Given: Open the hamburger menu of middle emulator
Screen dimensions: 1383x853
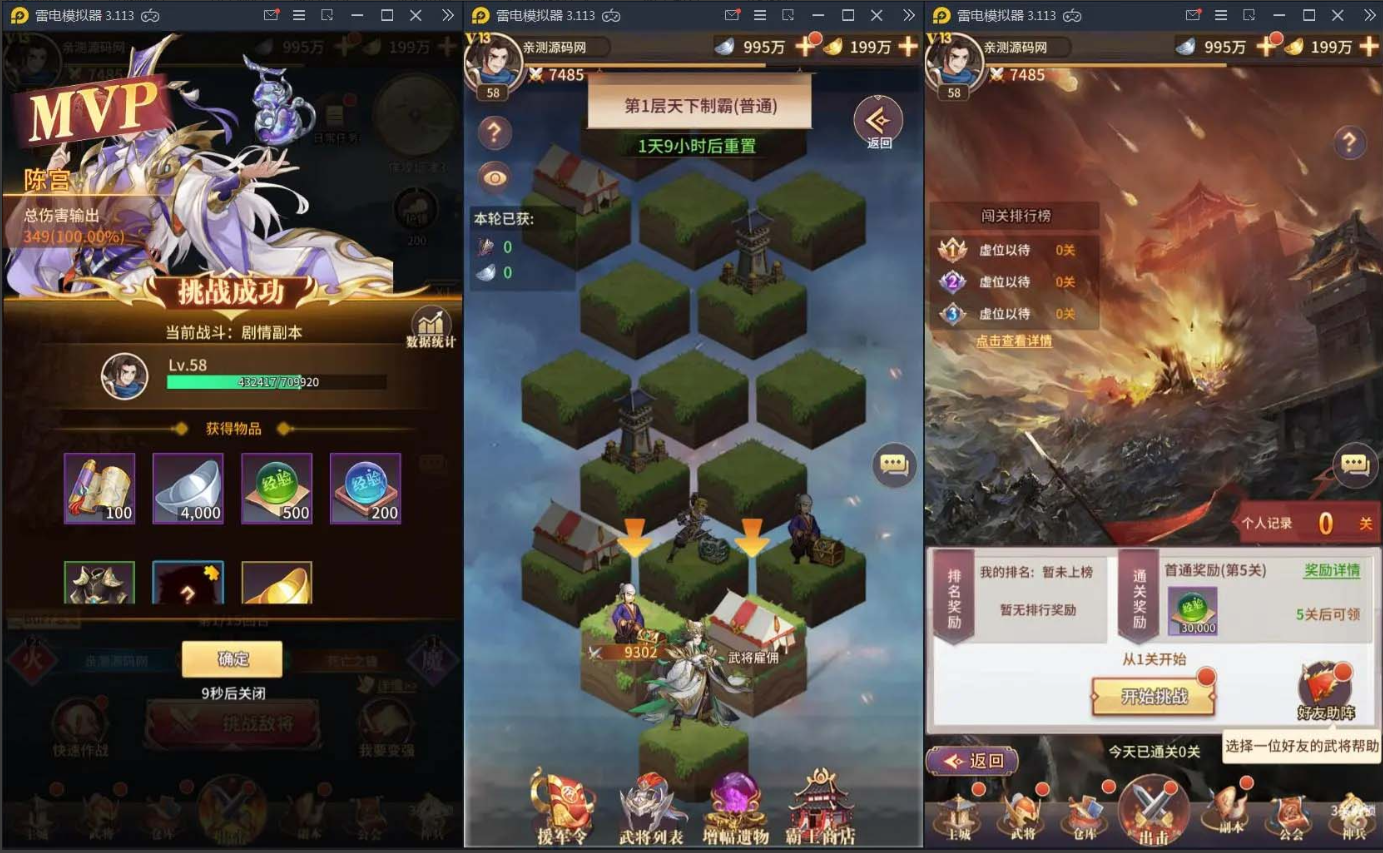Looking at the screenshot, I should coord(761,16).
